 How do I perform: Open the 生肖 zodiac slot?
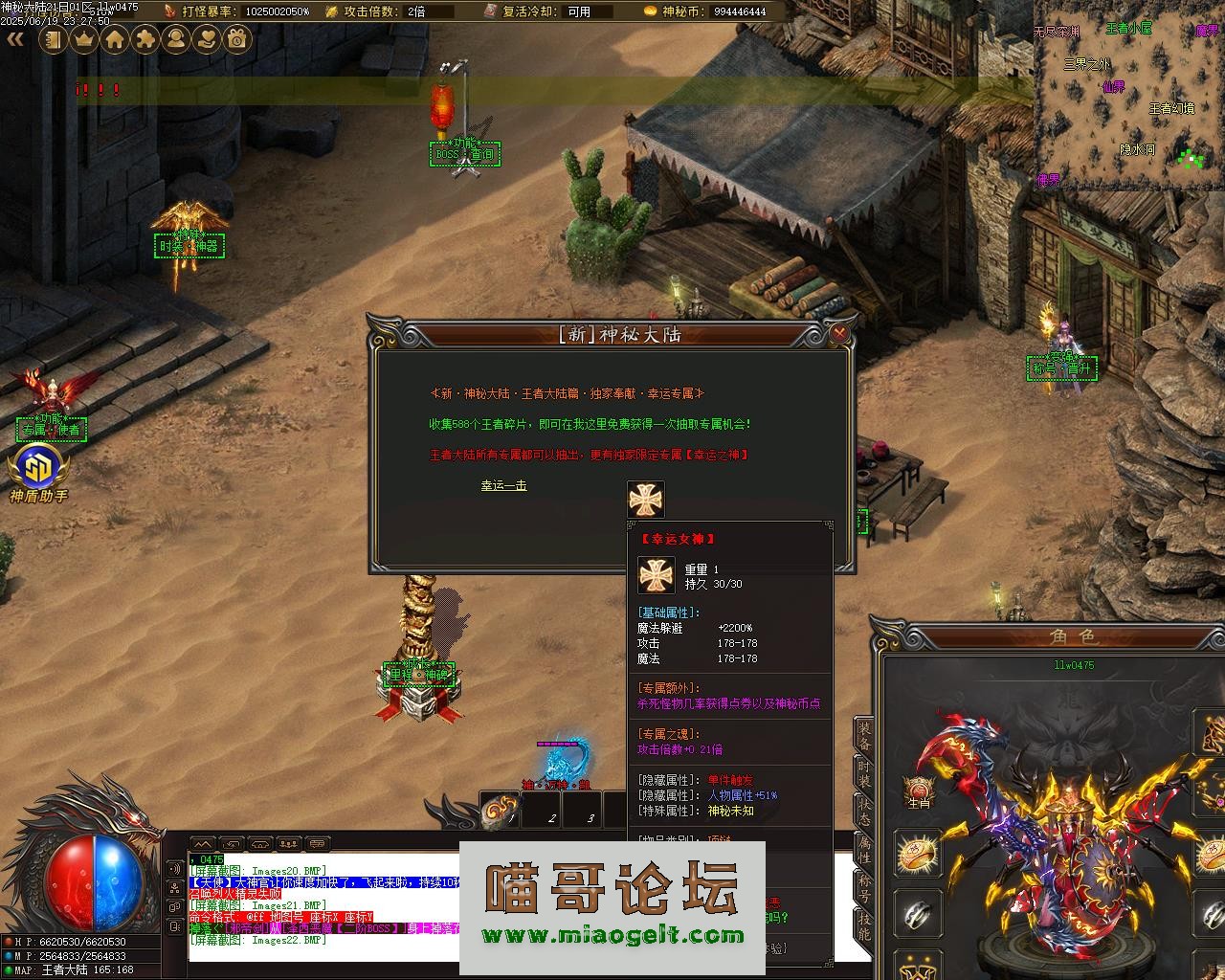pyautogui.click(x=919, y=792)
